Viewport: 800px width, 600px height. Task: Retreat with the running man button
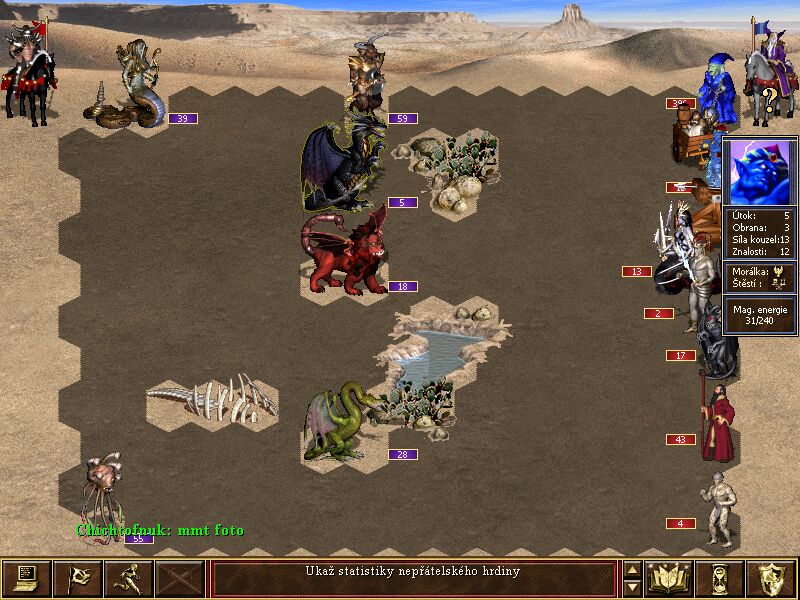(x=128, y=578)
